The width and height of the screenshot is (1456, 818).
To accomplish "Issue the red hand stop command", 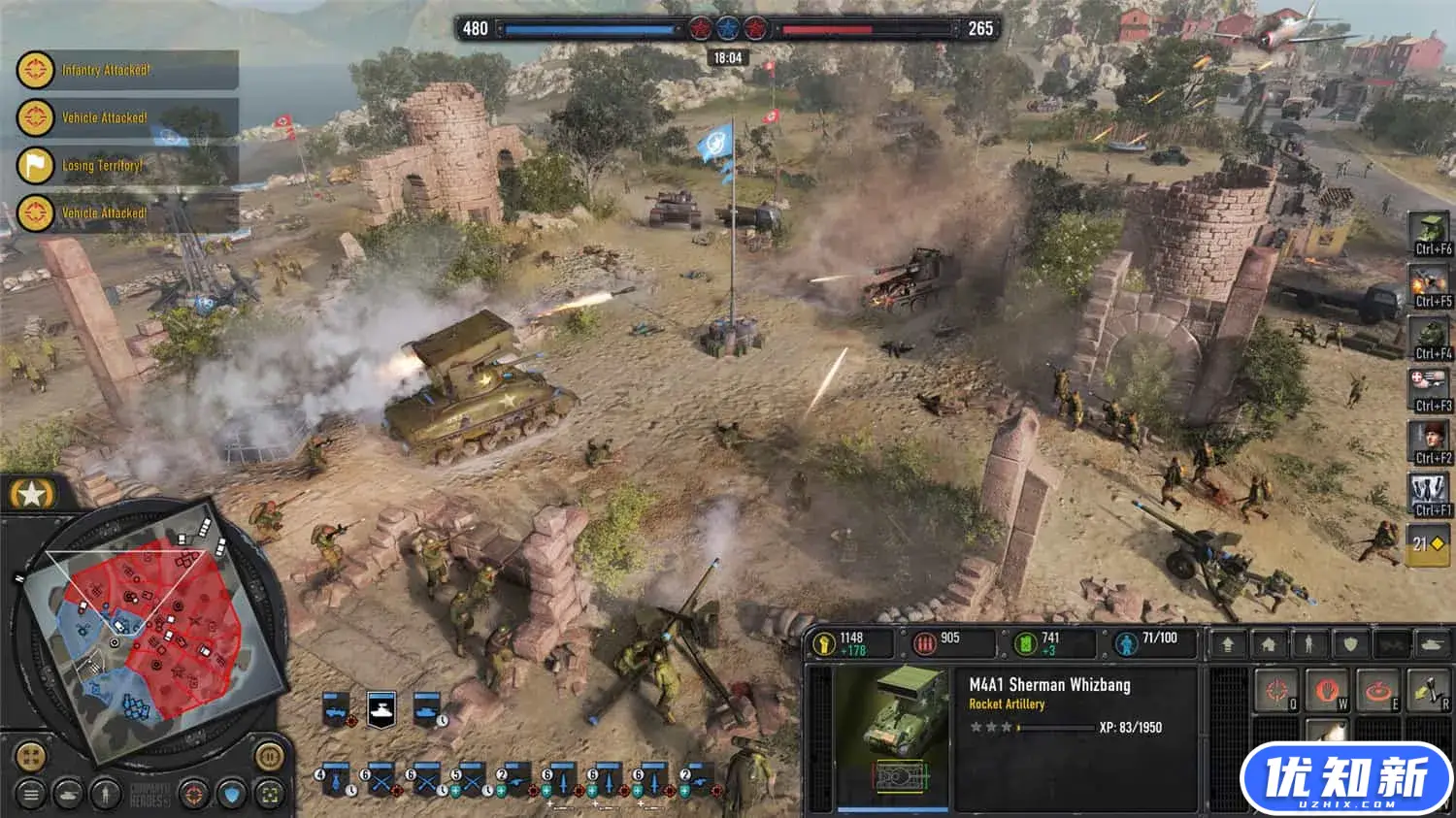I will point(1326,690).
